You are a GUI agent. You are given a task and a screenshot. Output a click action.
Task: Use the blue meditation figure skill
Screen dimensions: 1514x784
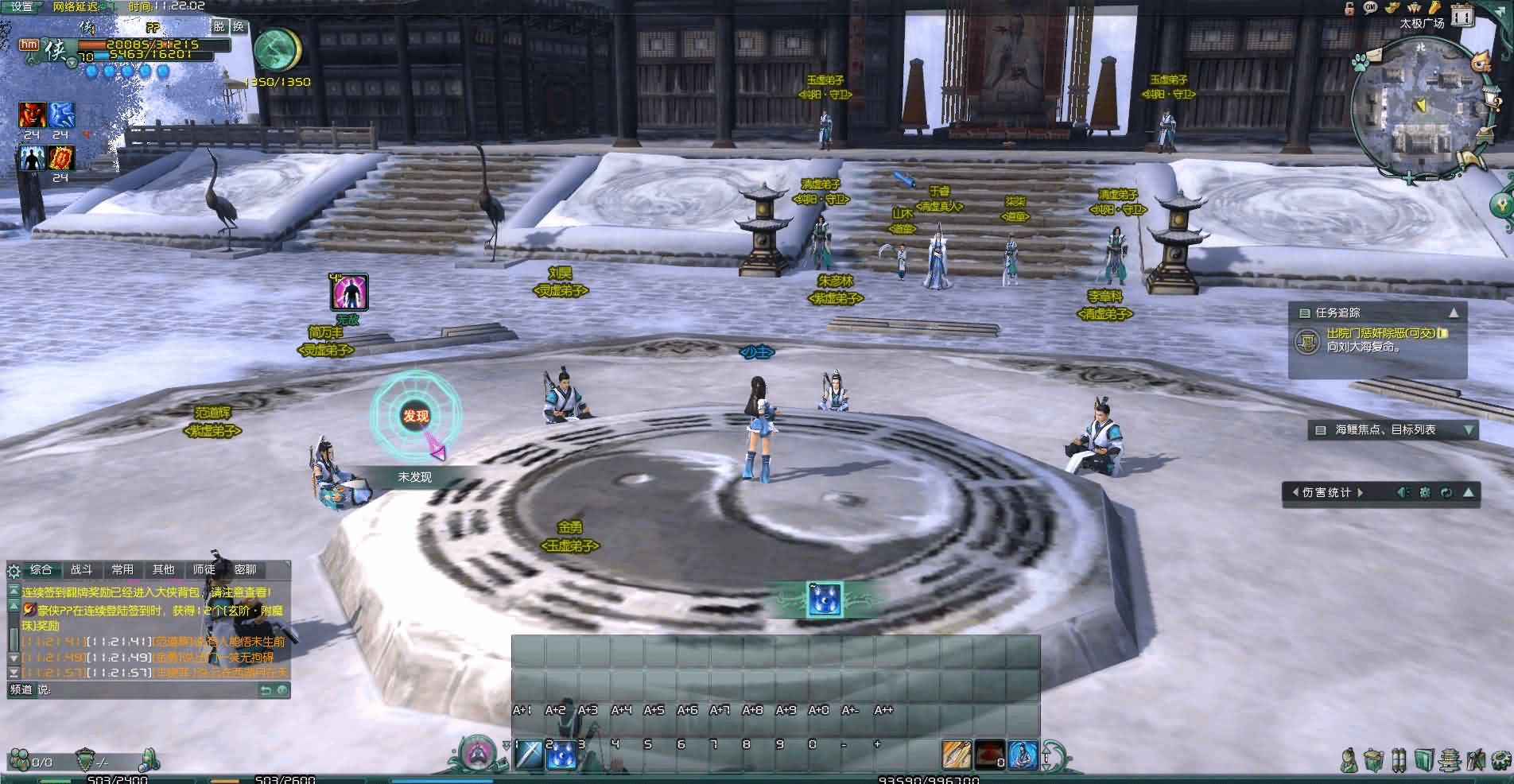pyautogui.click(x=1023, y=755)
